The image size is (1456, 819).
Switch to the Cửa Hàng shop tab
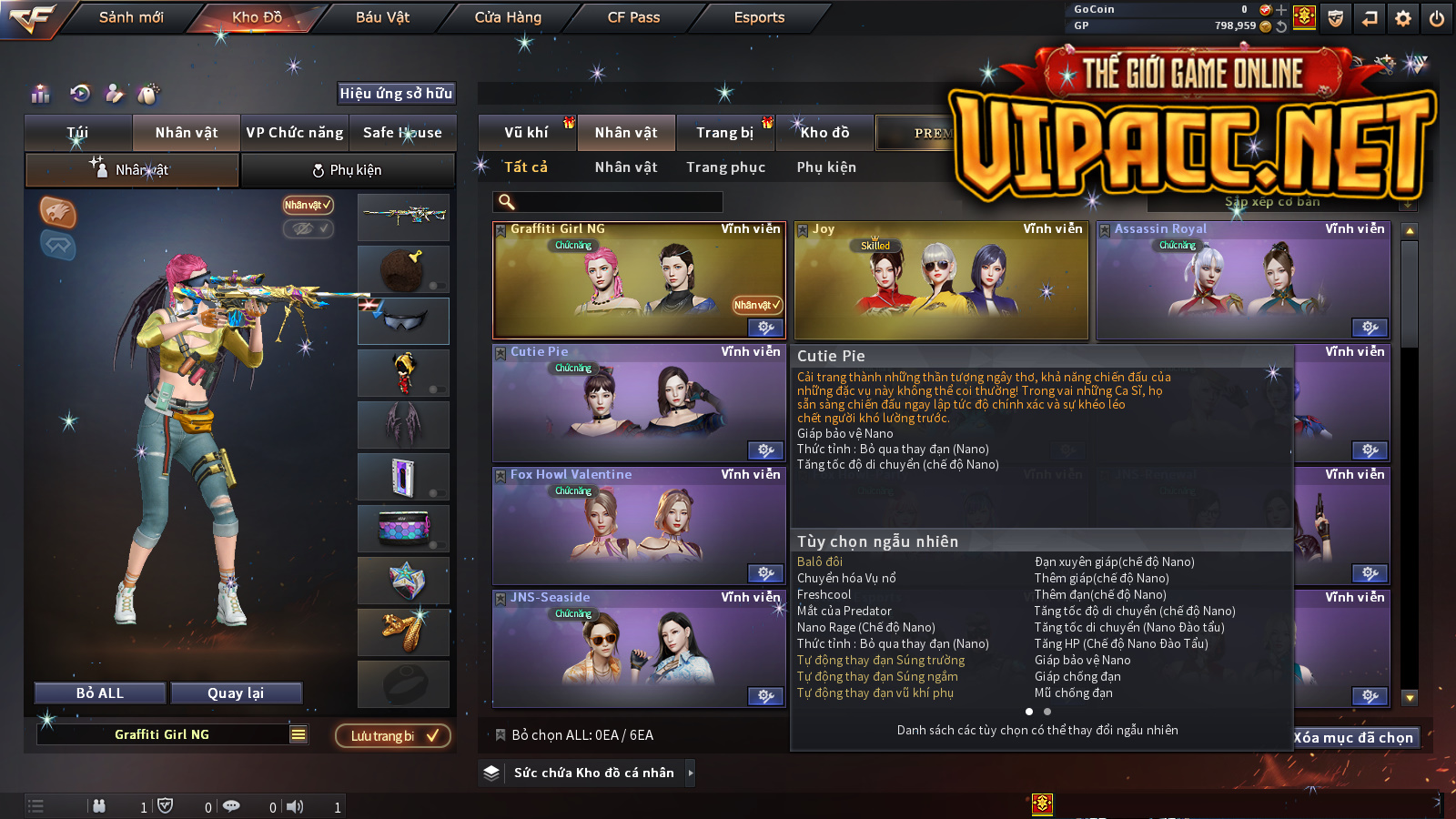pos(508,17)
